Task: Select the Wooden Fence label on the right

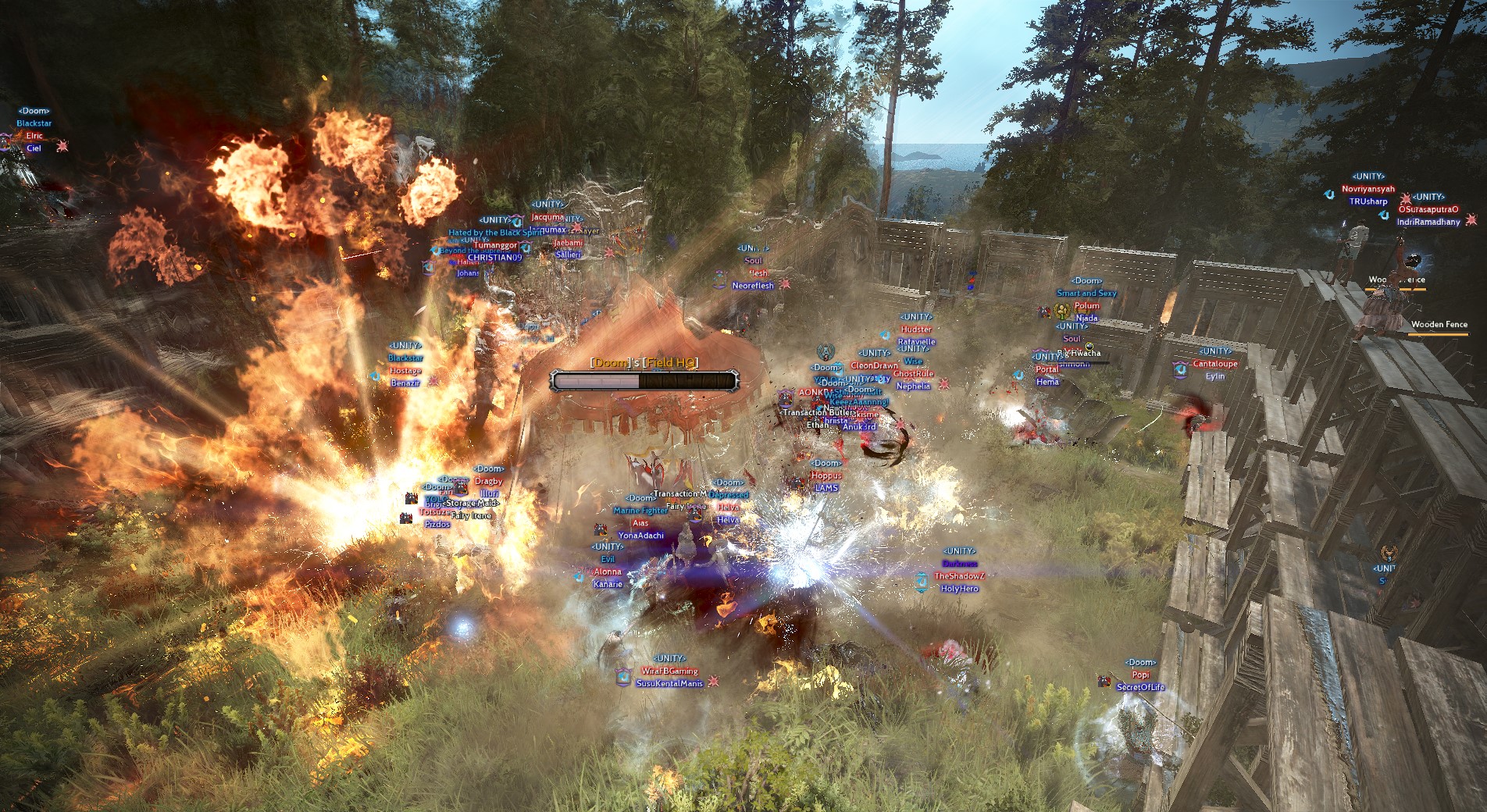Action: coord(1438,324)
